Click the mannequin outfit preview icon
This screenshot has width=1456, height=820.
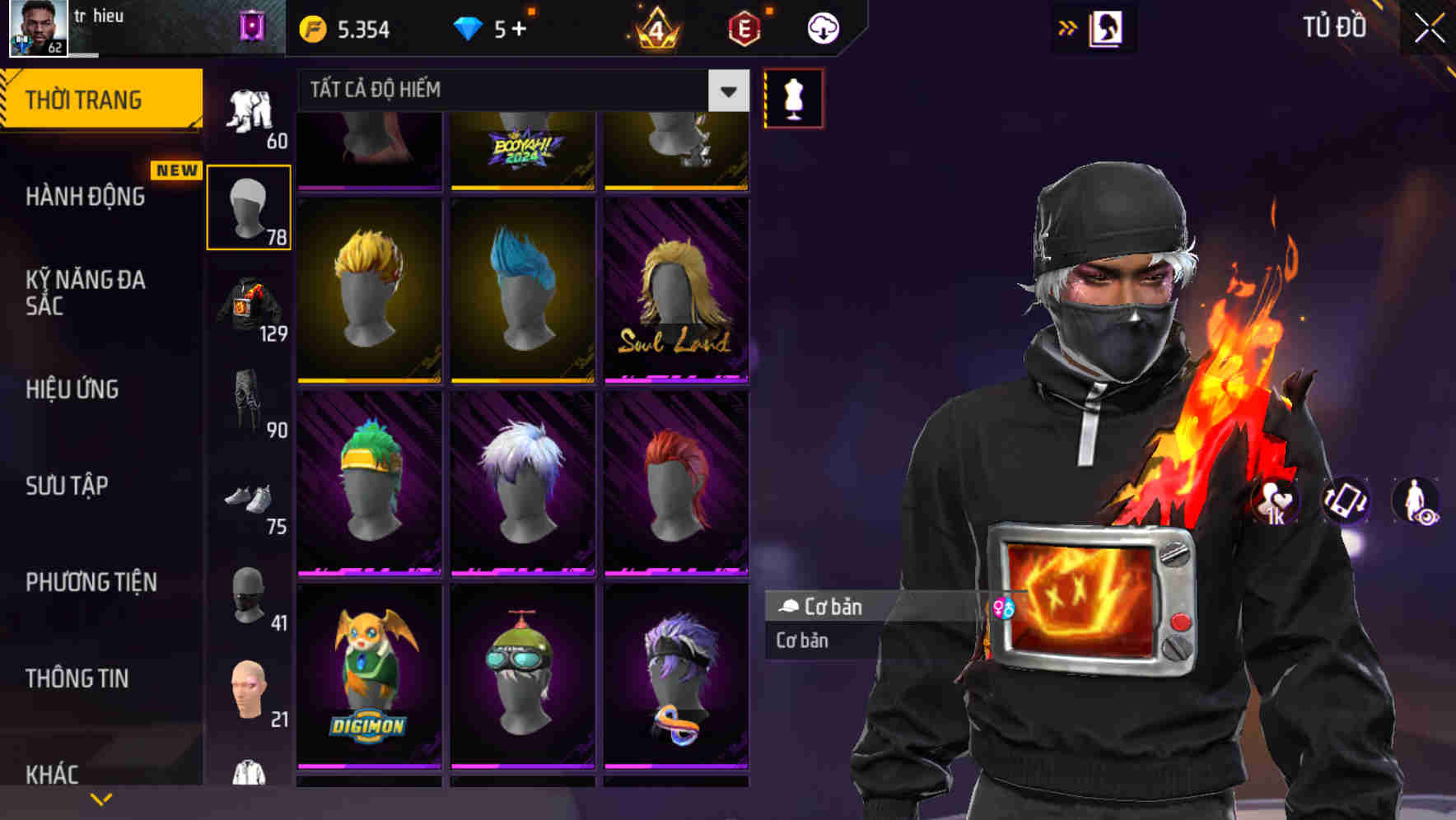point(793,97)
